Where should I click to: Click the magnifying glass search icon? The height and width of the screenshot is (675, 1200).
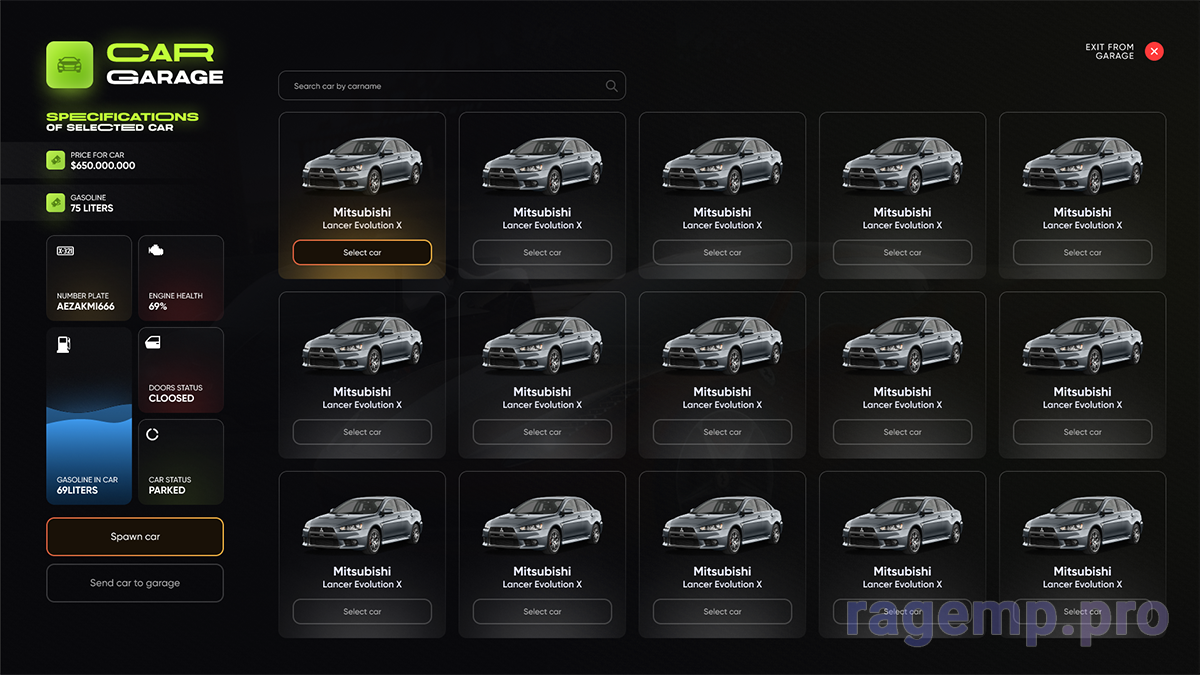click(x=612, y=86)
